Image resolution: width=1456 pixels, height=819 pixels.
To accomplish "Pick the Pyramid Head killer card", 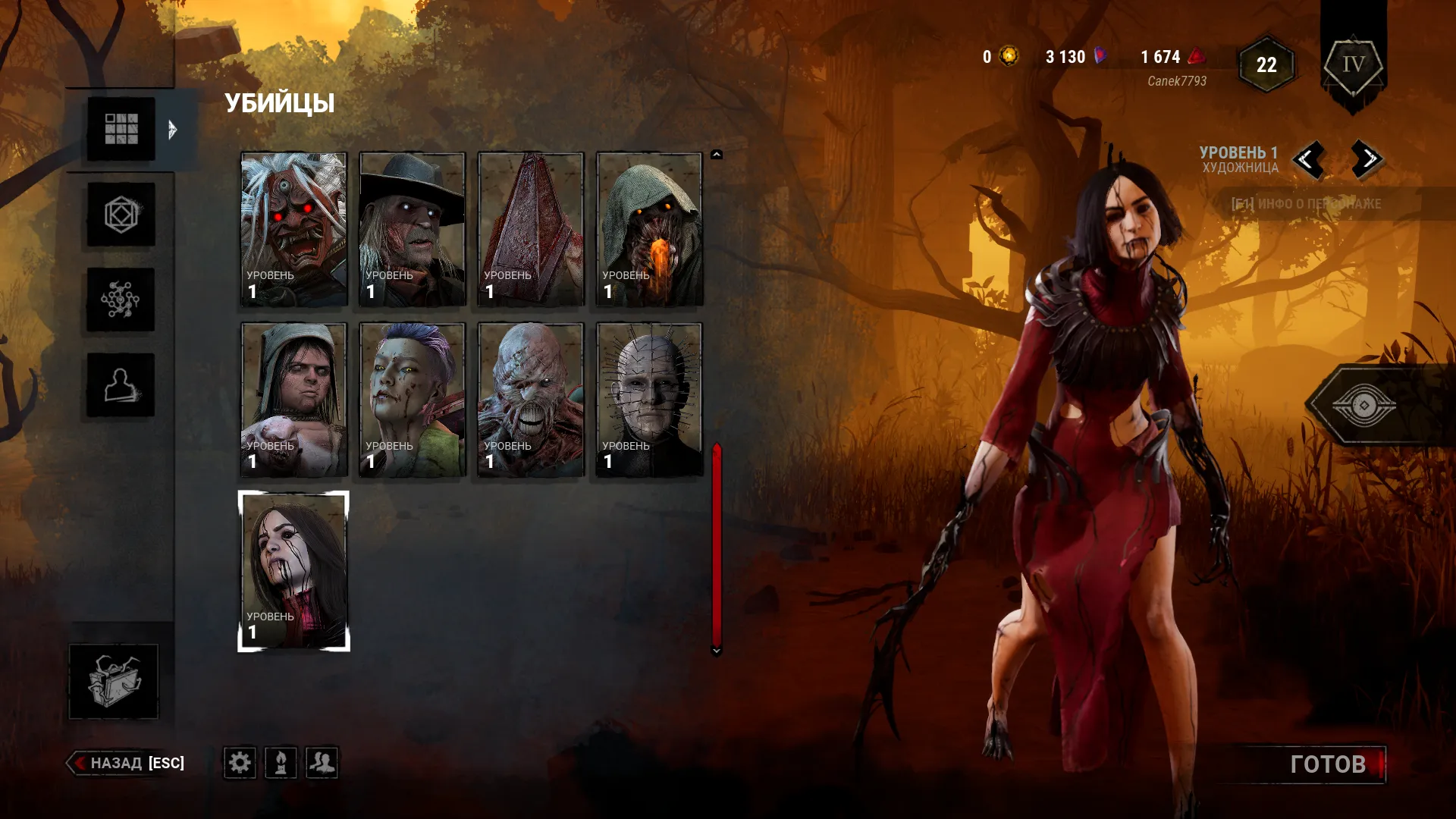I will pyautogui.click(x=531, y=229).
